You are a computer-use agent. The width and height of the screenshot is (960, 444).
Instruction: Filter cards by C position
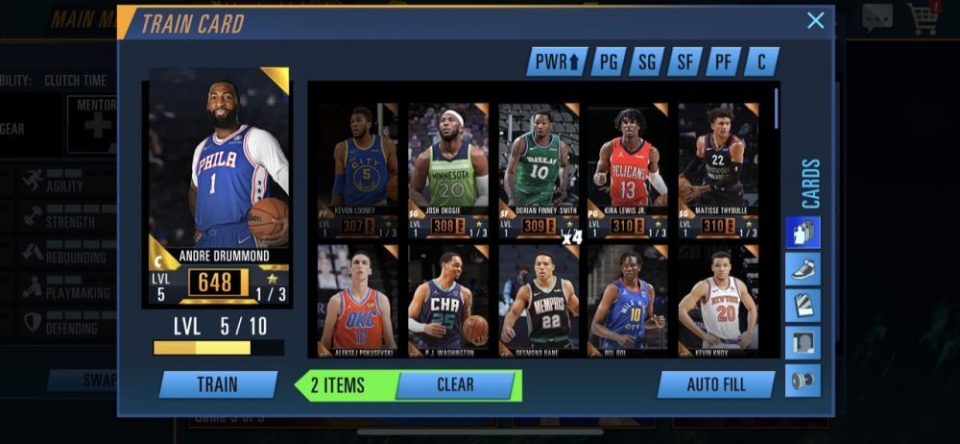(761, 62)
